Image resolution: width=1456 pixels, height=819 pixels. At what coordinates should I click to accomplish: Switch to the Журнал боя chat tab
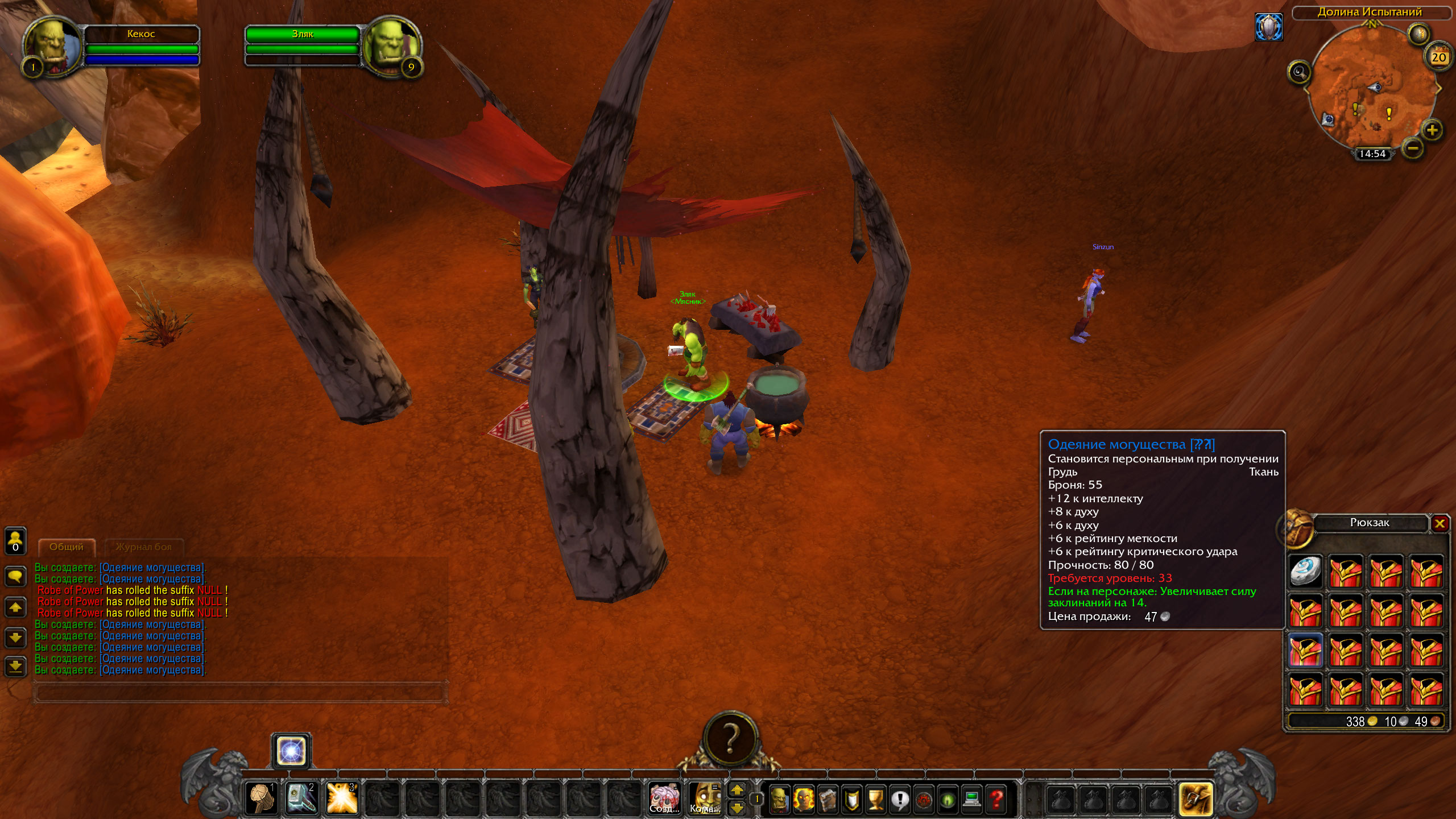[143, 547]
